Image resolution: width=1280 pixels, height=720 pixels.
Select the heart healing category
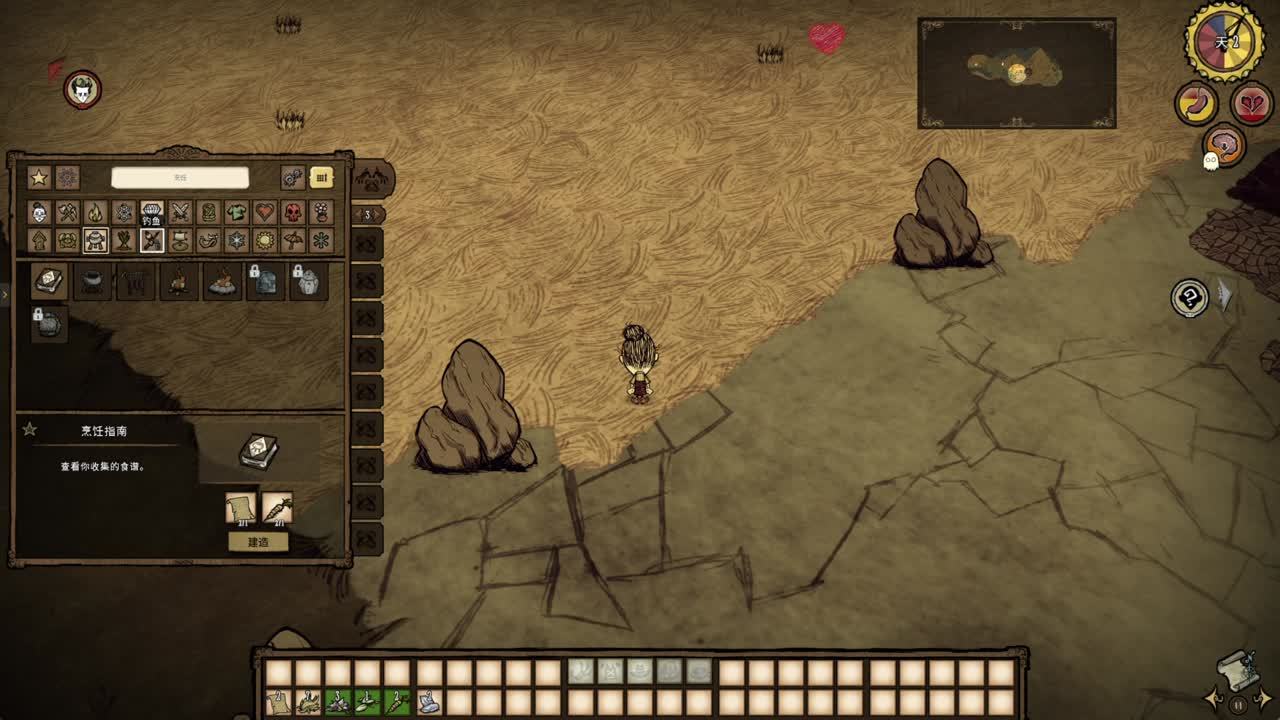(264, 212)
